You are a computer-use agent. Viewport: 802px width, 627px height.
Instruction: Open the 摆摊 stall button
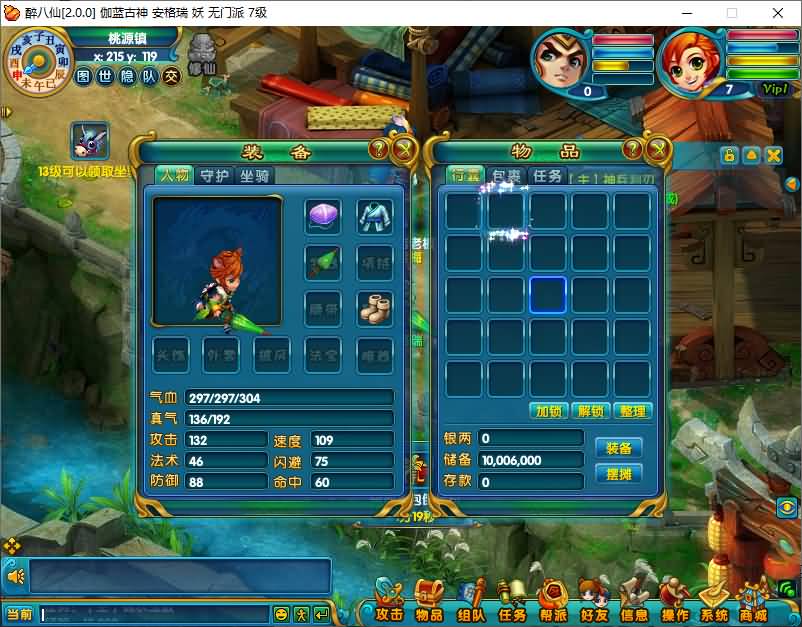(x=618, y=473)
